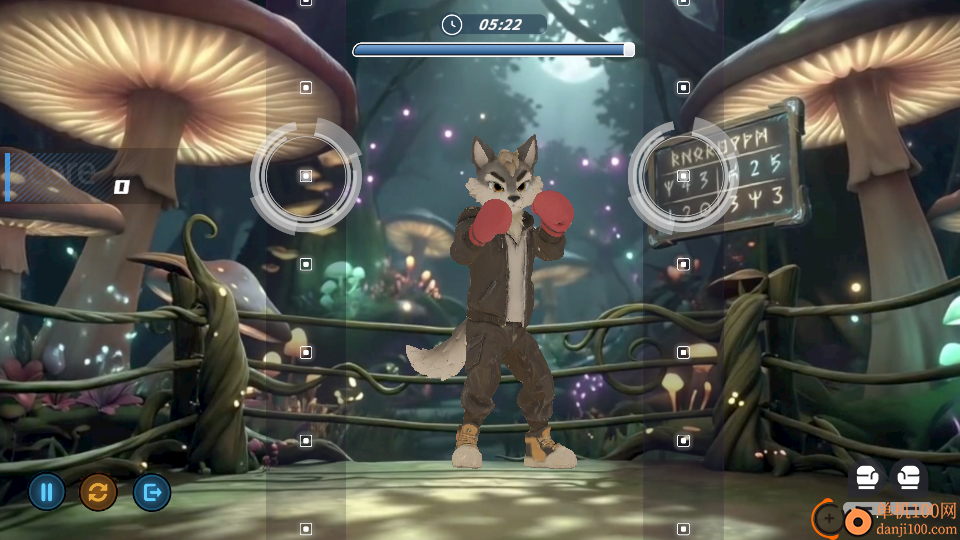Screen dimensions: 960x540
Task: Click the orange restart arrows button
Action: click(98, 492)
